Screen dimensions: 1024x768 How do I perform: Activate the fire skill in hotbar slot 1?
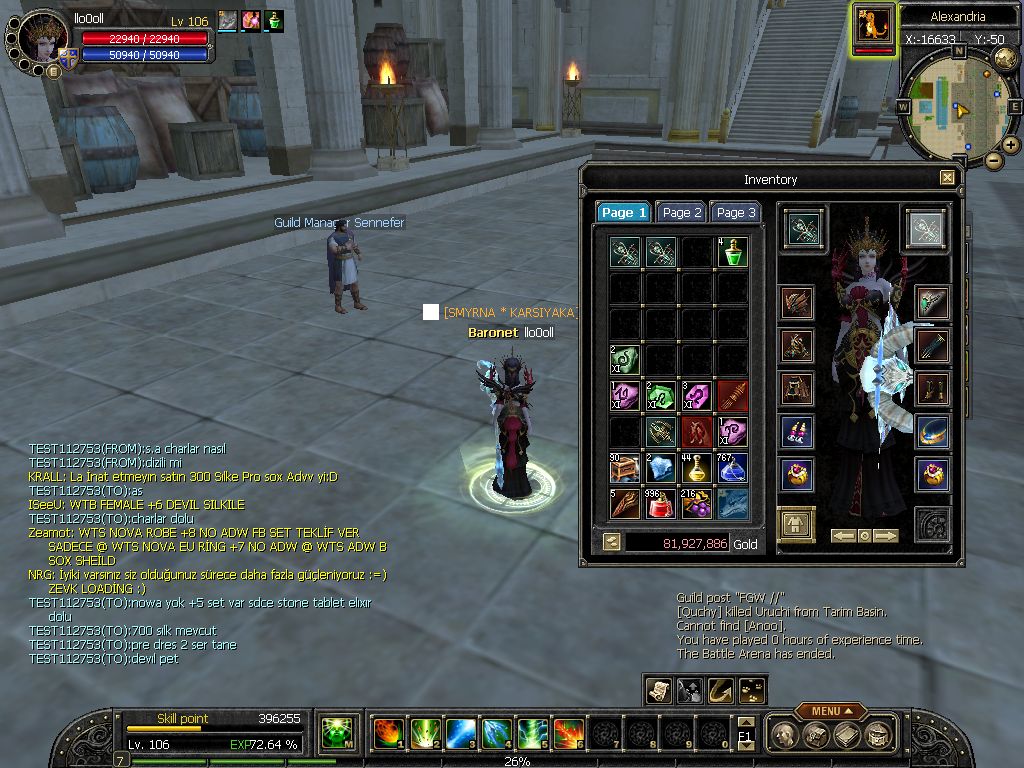click(387, 734)
